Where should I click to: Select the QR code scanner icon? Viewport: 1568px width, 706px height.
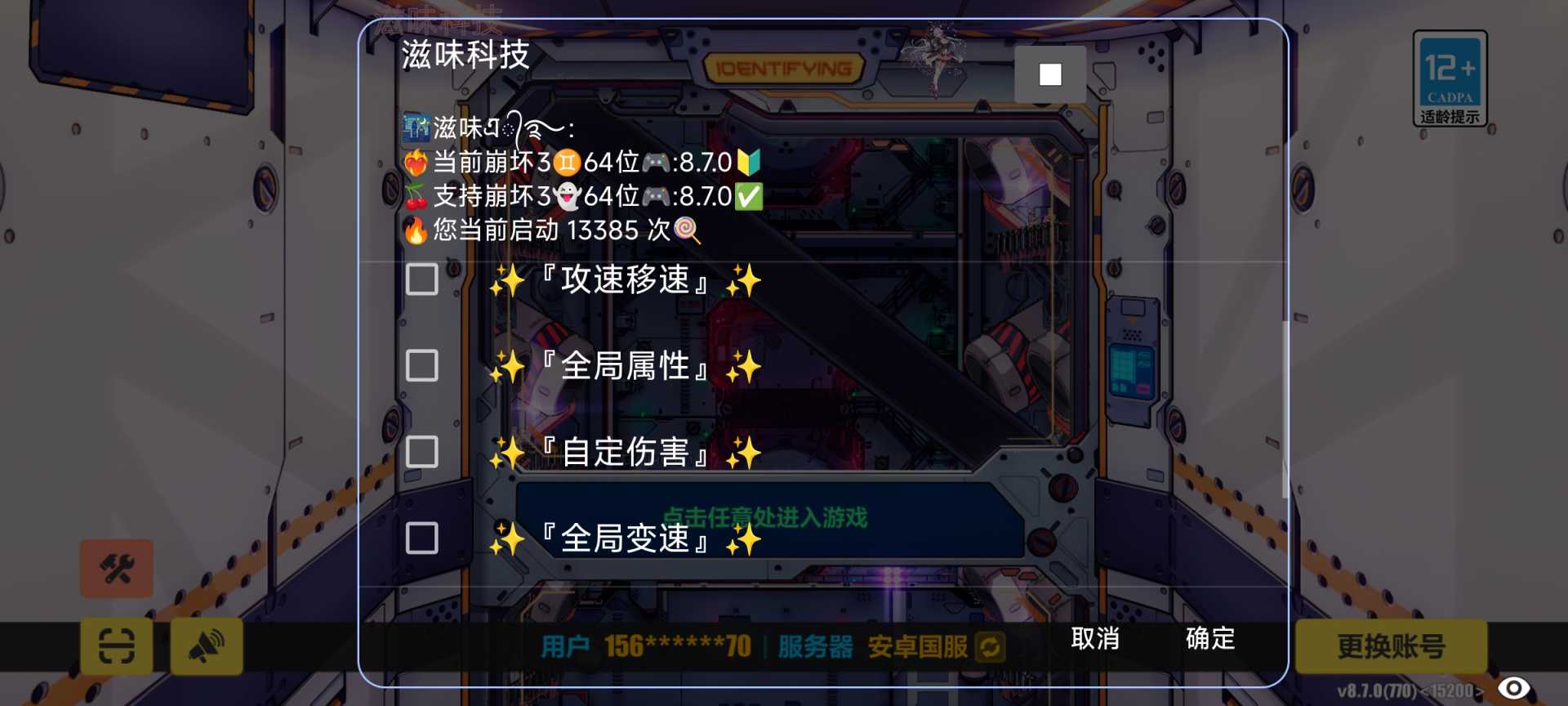pos(115,646)
